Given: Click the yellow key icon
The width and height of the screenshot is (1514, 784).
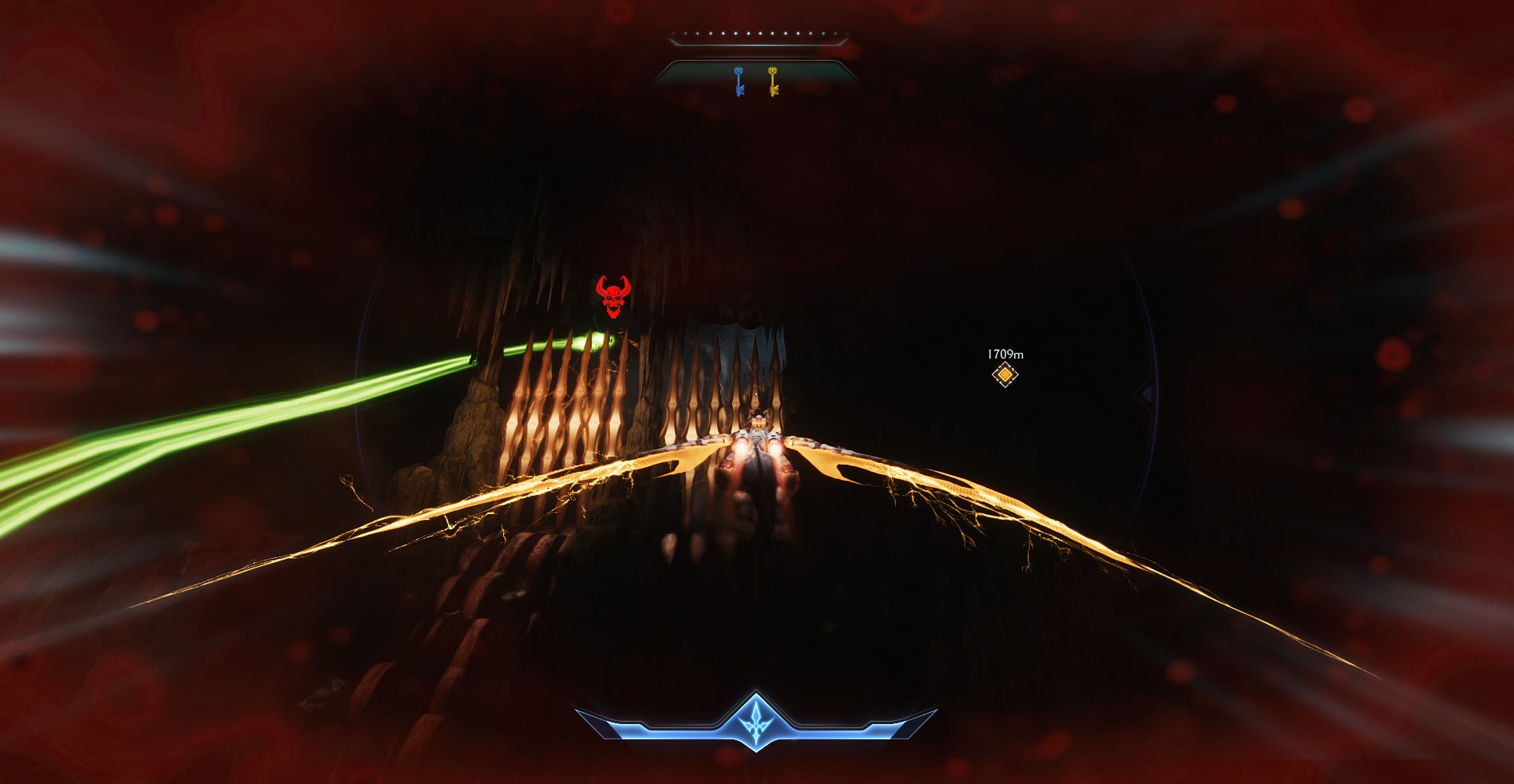Looking at the screenshot, I should click(x=773, y=81).
